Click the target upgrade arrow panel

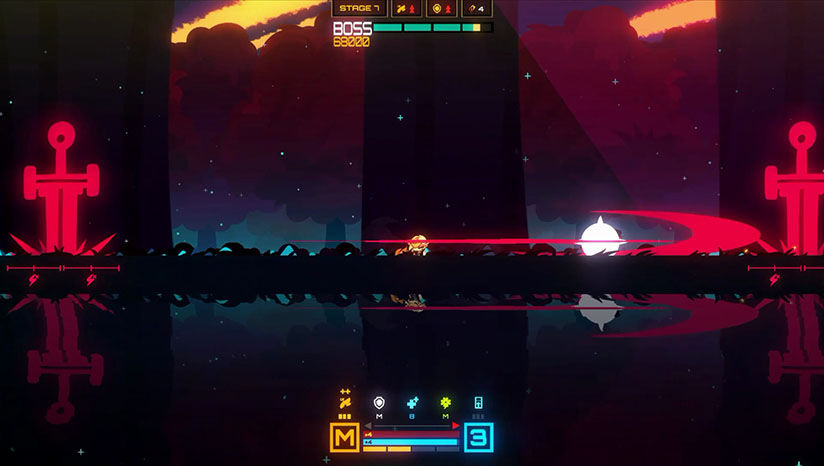441,9
